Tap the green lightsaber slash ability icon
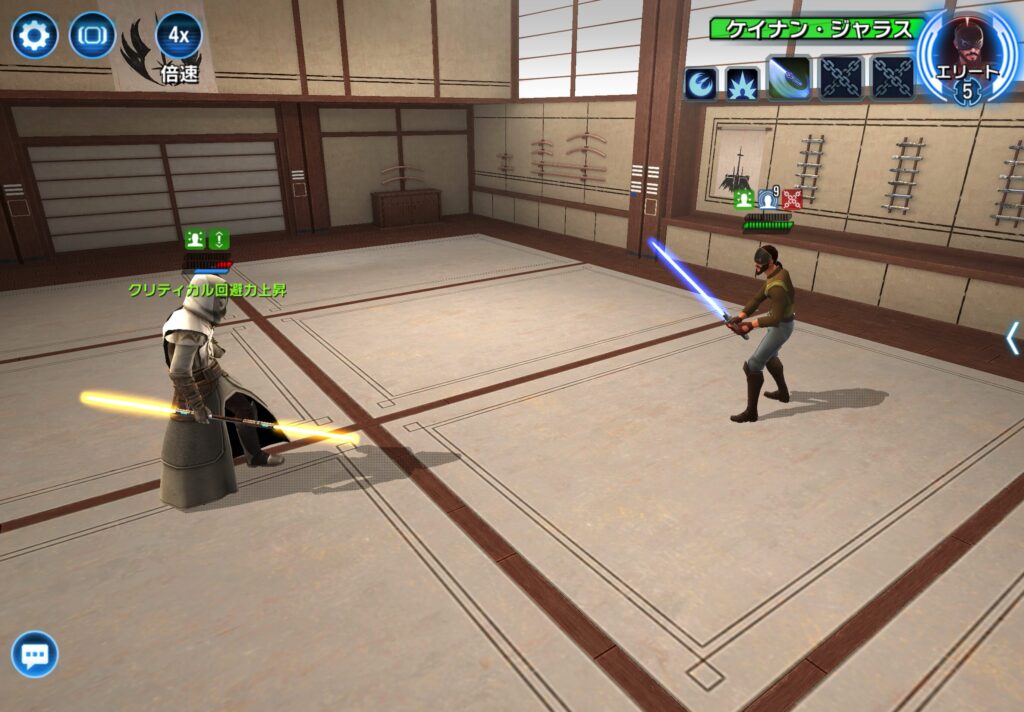 789,78
